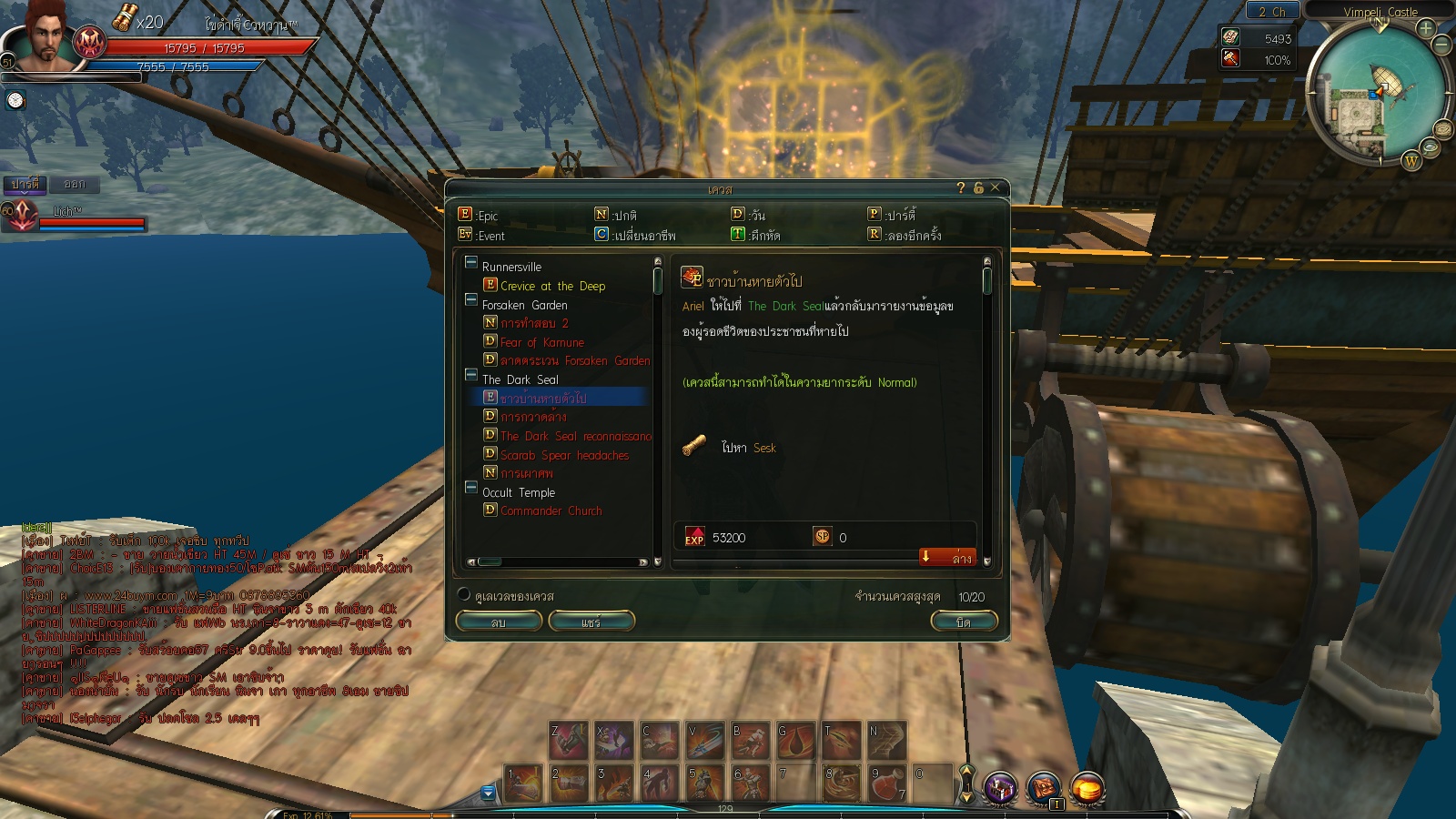Zoom in the minimap with plus button
1456x819 pixels.
tap(1425, 28)
